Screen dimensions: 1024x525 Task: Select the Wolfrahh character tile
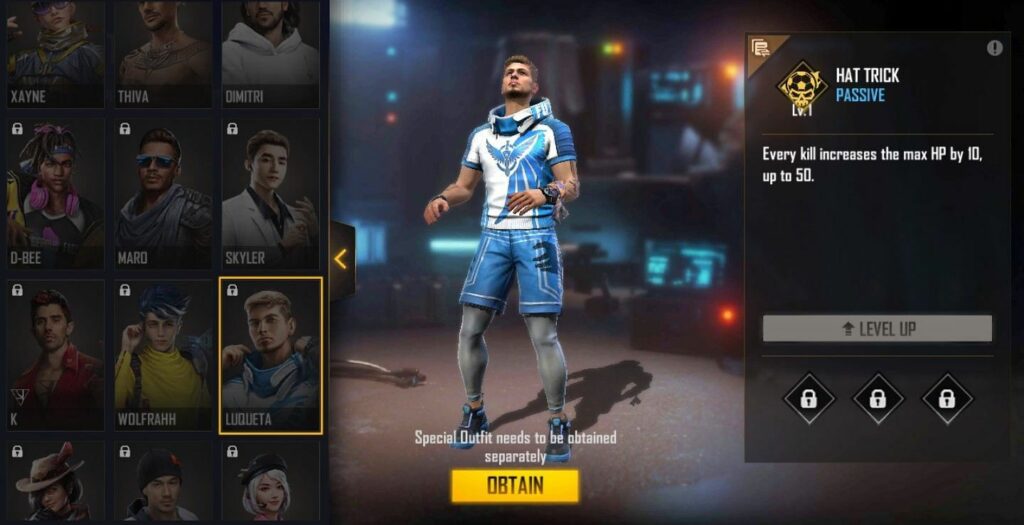point(163,355)
